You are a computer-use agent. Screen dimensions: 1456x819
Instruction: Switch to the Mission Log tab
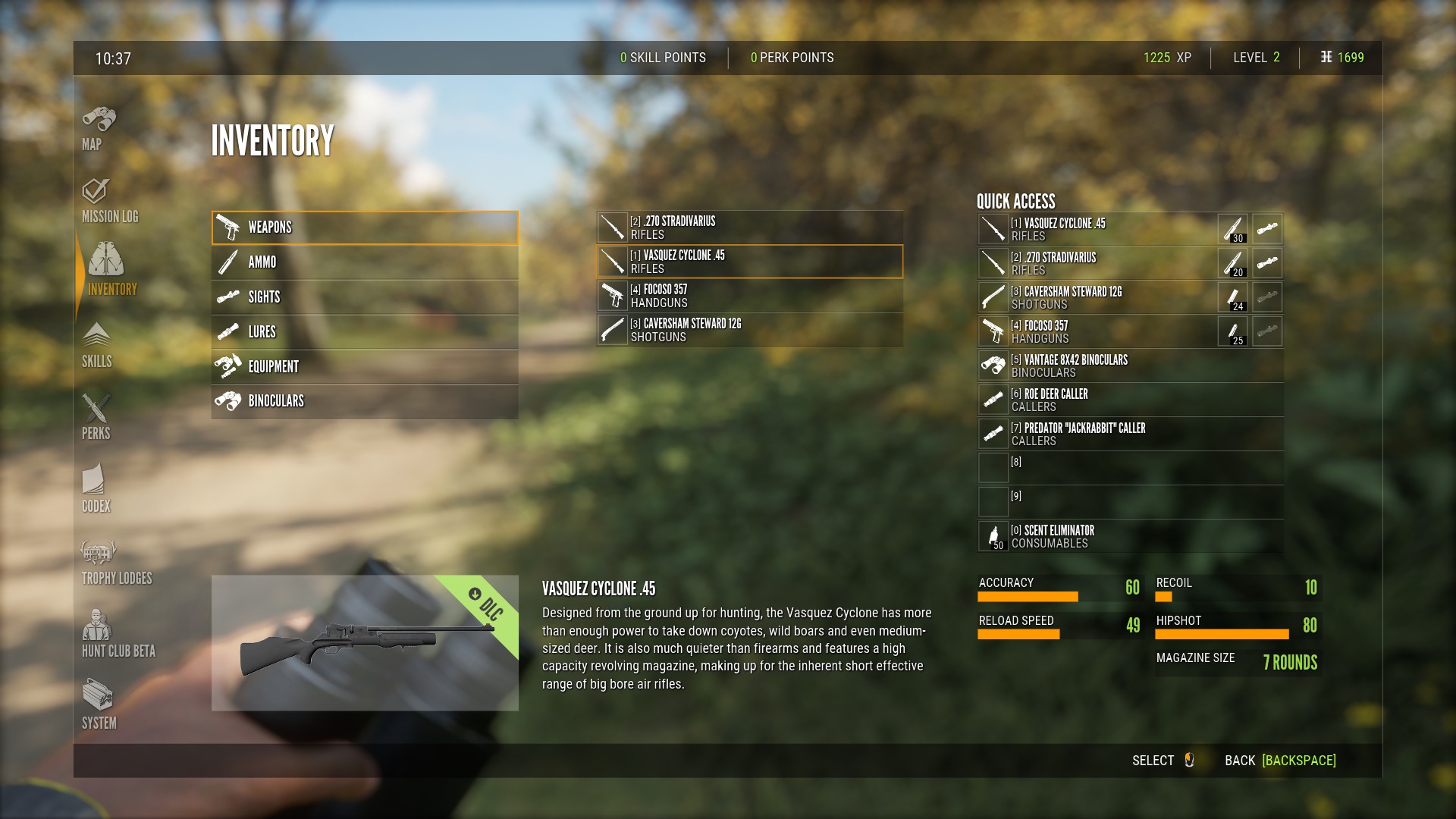coord(109,202)
